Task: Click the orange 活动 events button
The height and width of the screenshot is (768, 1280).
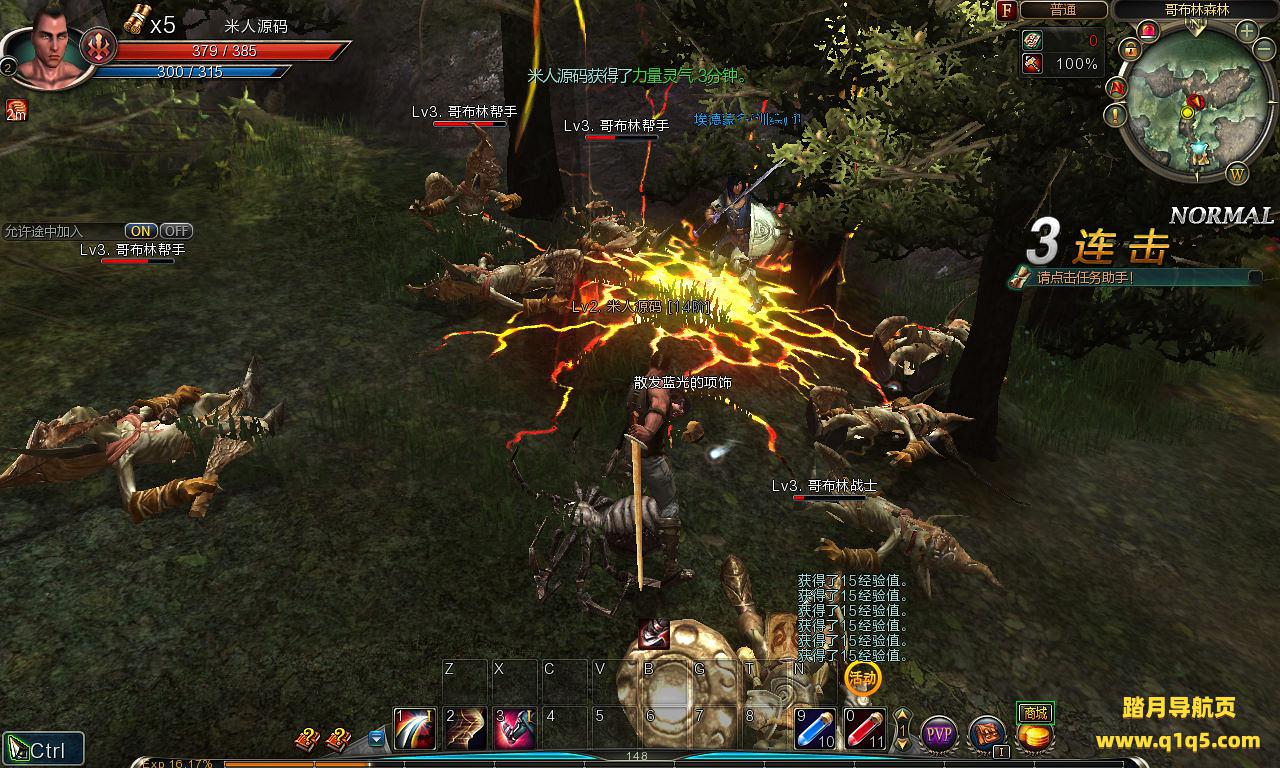Action: tap(862, 679)
